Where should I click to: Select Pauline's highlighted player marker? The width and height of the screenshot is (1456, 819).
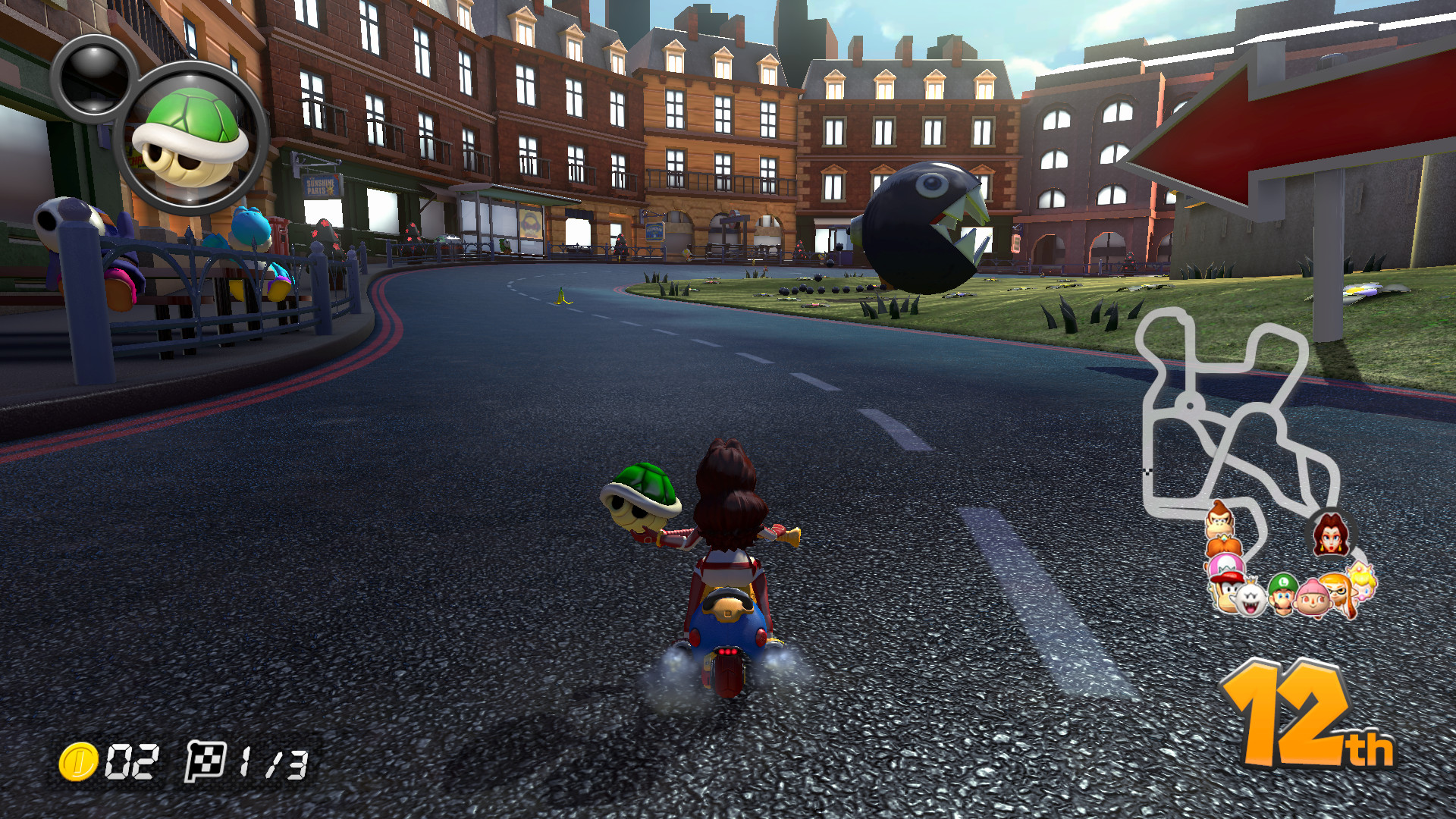point(1330,532)
